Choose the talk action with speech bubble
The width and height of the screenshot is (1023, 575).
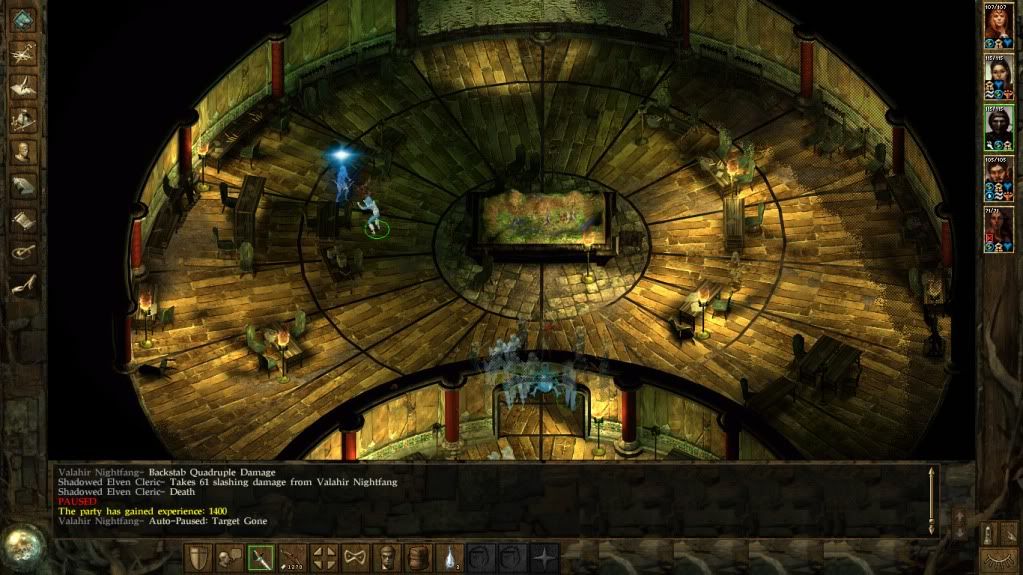point(229,558)
